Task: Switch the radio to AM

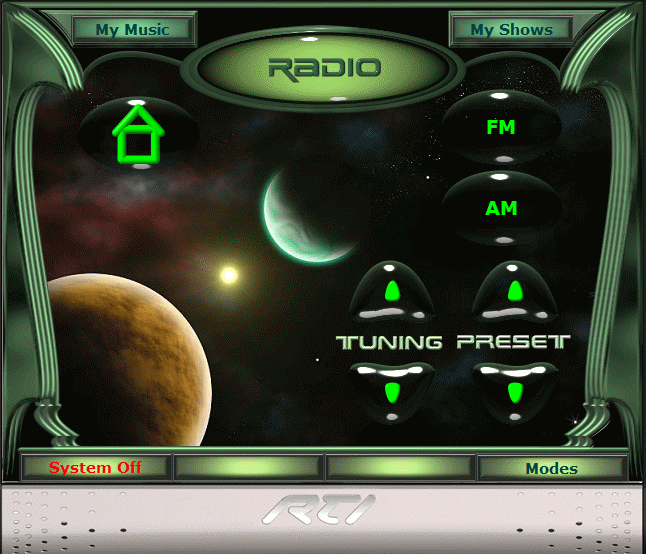Action: (500, 209)
